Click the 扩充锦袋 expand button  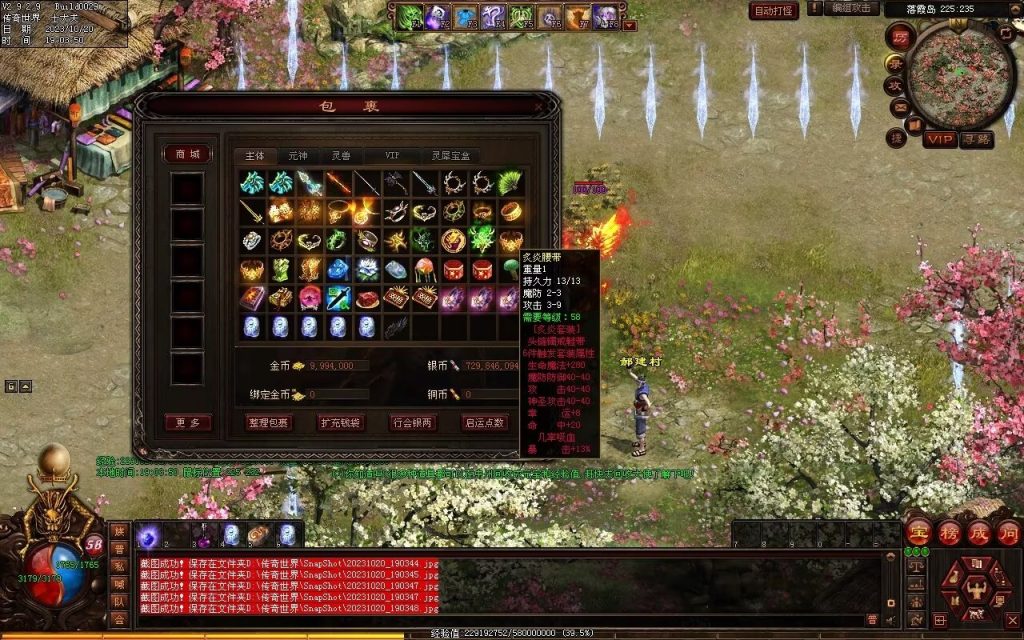tap(342, 423)
